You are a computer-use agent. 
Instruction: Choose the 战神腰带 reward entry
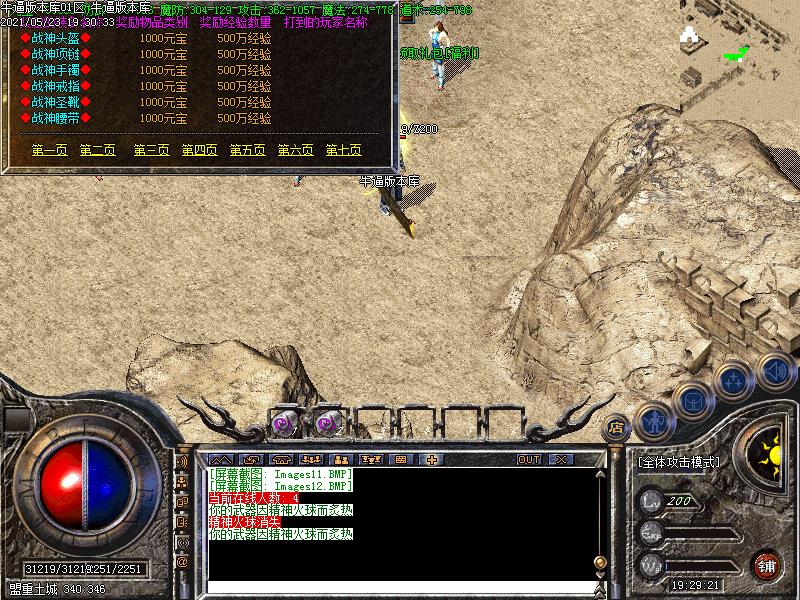pyautogui.click(x=55, y=118)
